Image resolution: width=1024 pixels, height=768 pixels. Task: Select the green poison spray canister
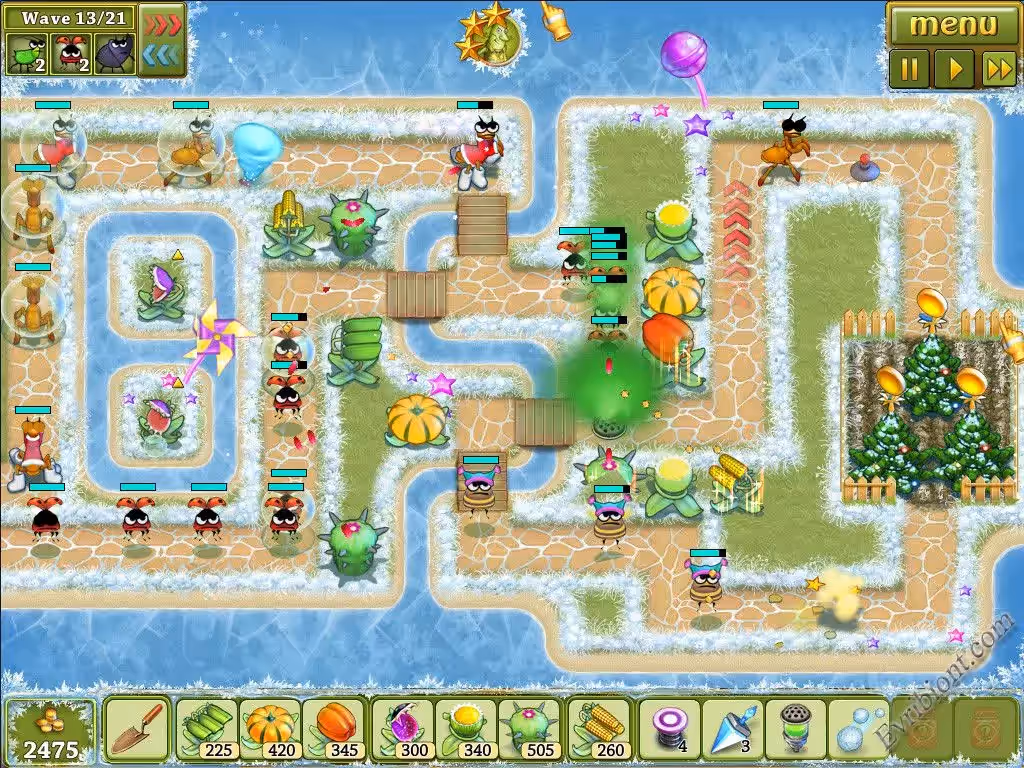pyautogui.click(x=795, y=729)
